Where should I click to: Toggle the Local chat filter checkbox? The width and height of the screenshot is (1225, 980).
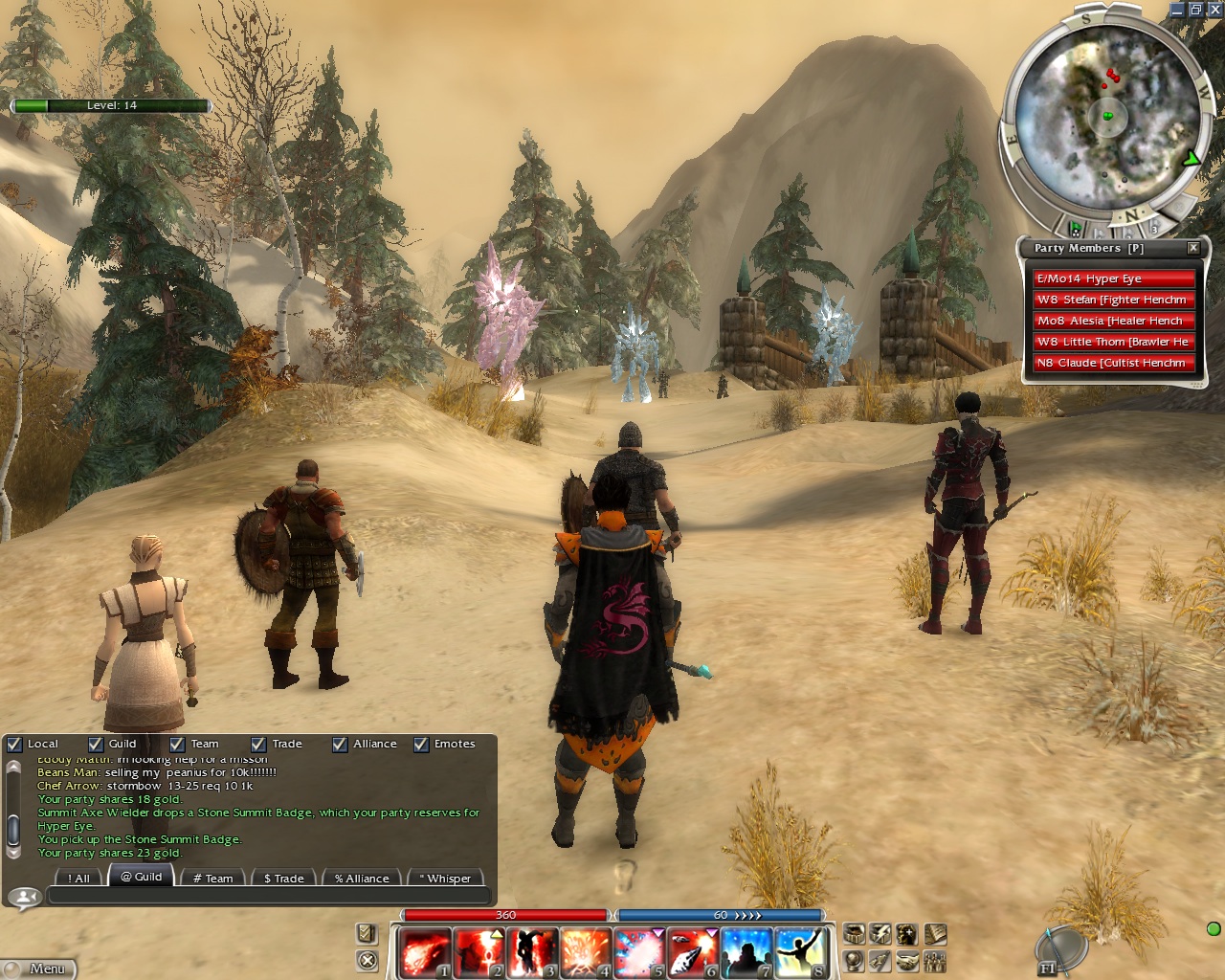(x=14, y=744)
